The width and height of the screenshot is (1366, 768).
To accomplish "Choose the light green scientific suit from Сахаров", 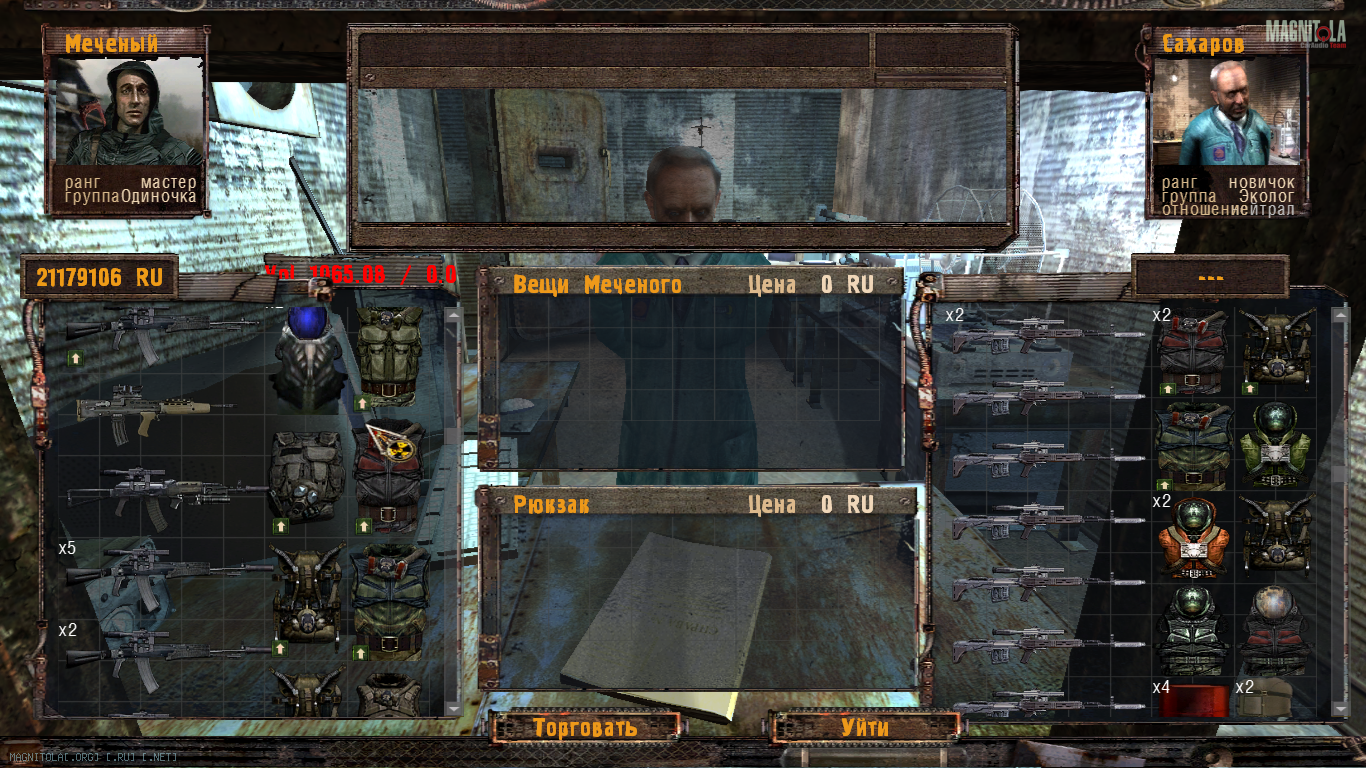I will click(1276, 445).
